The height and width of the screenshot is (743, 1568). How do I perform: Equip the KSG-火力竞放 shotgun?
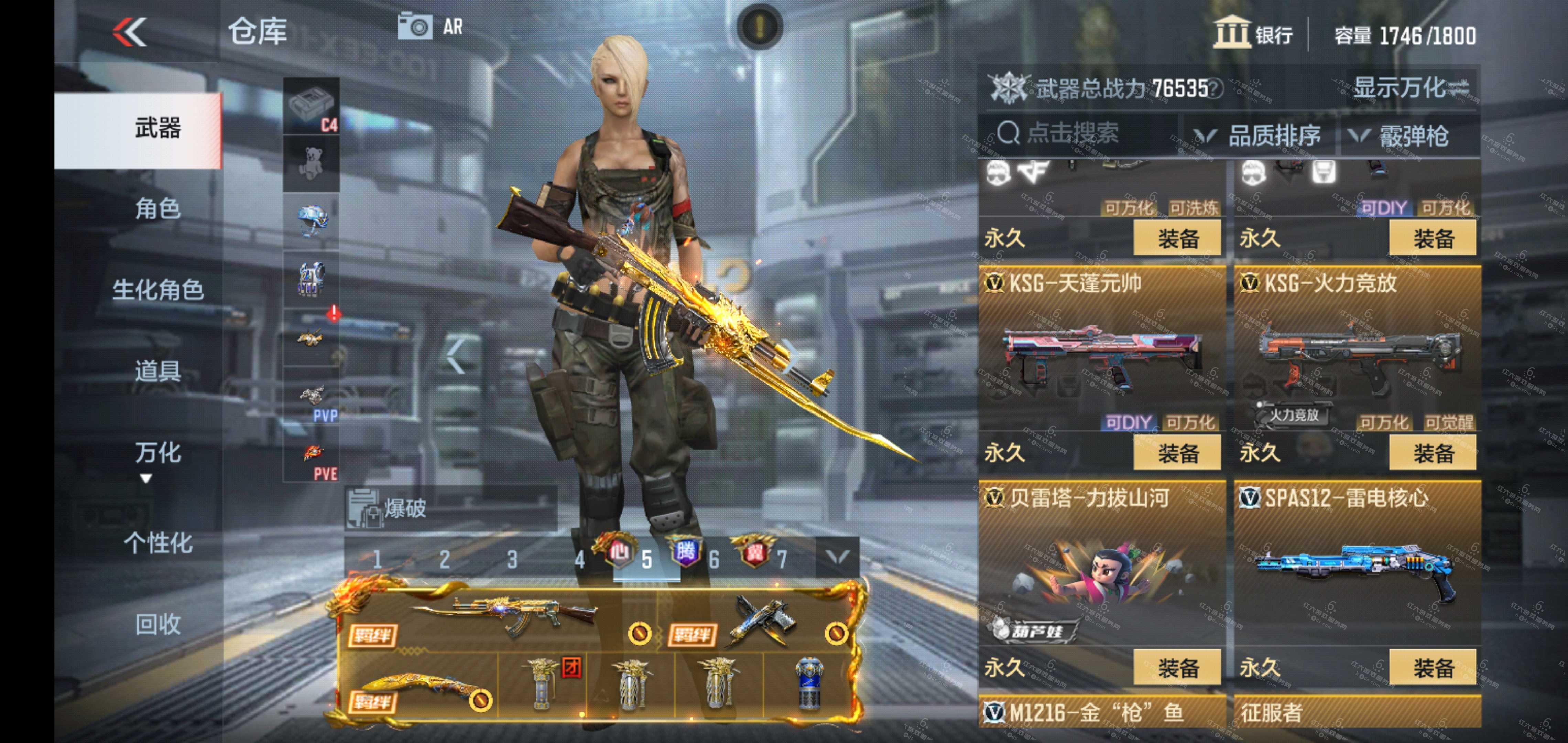pyautogui.click(x=1432, y=453)
